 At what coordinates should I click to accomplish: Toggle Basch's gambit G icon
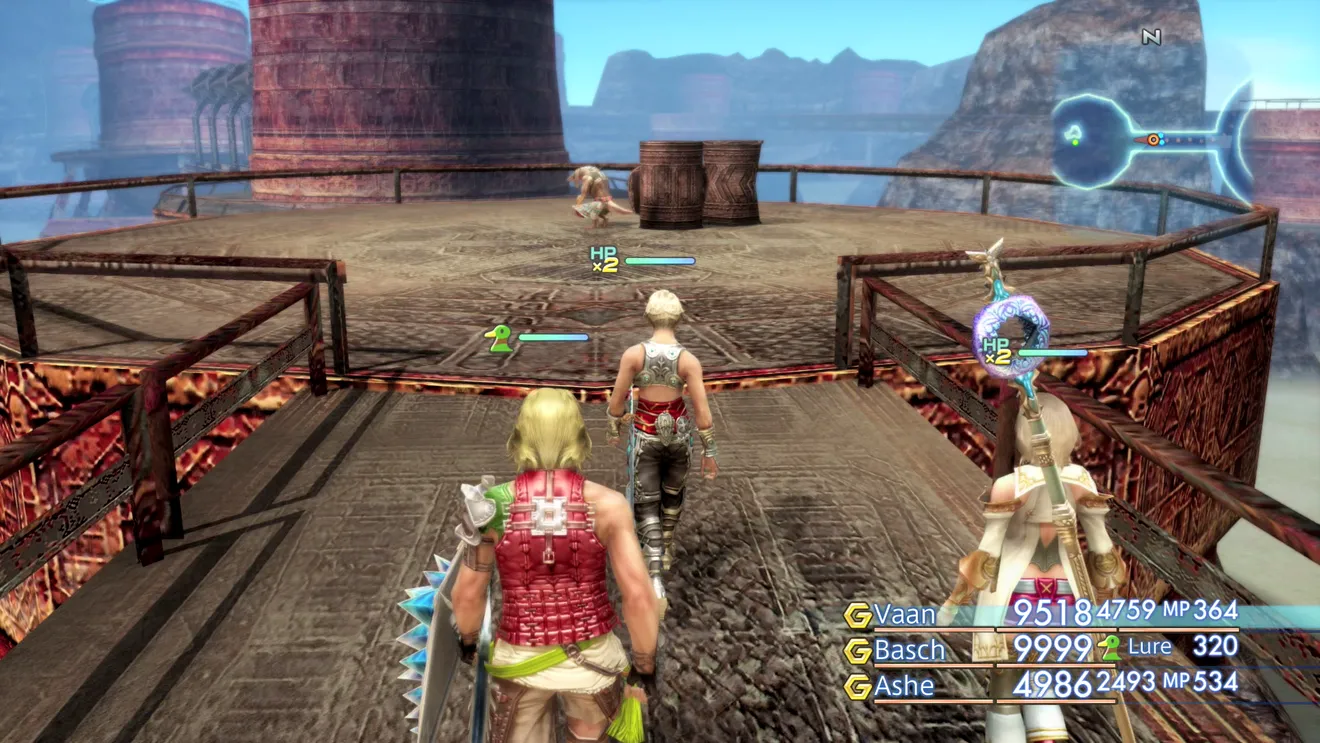coord(857,651)
